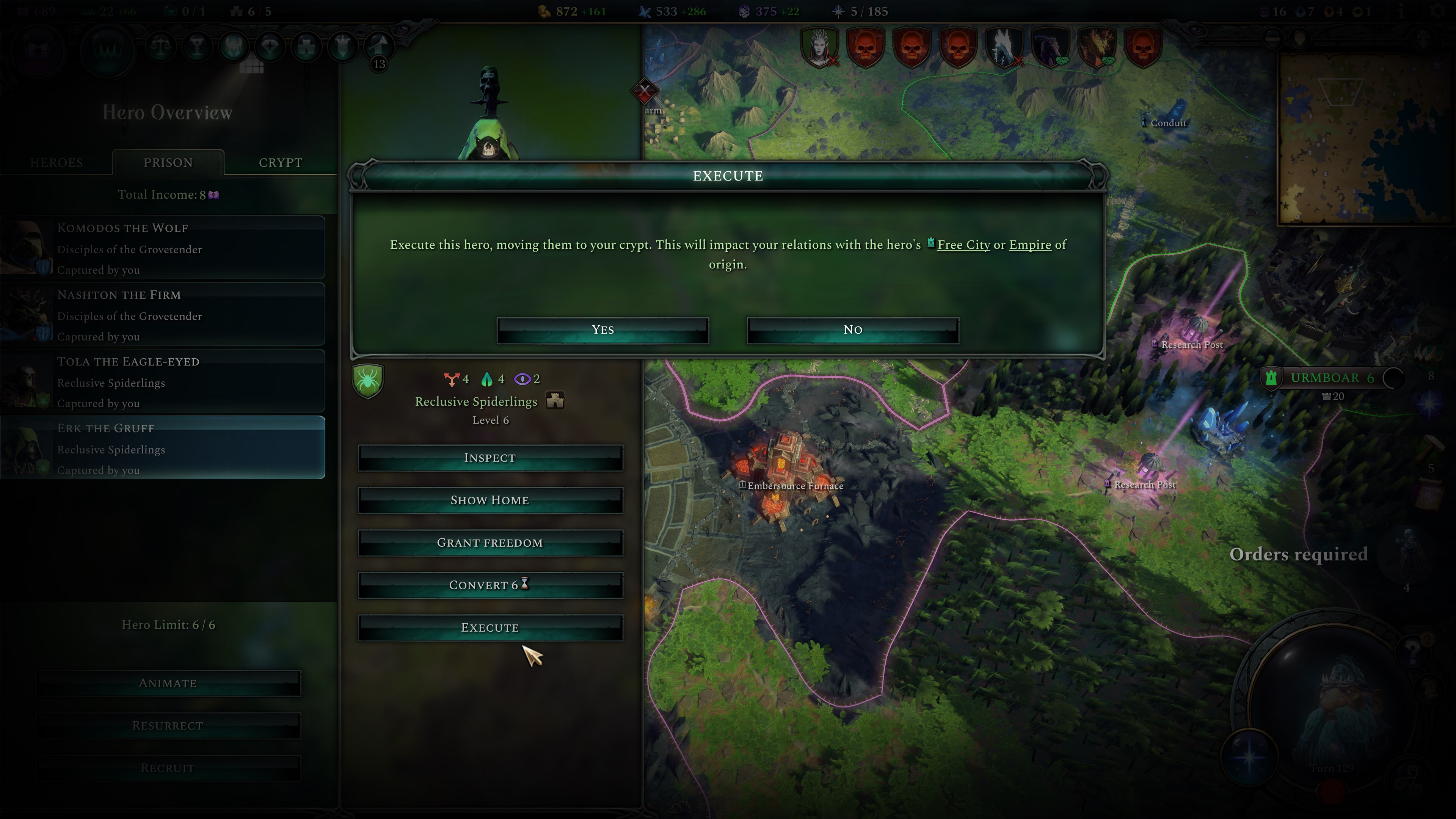Open the CRYPT tab
The height and width of the screenshot is (819, 1456).
(281, 163)
